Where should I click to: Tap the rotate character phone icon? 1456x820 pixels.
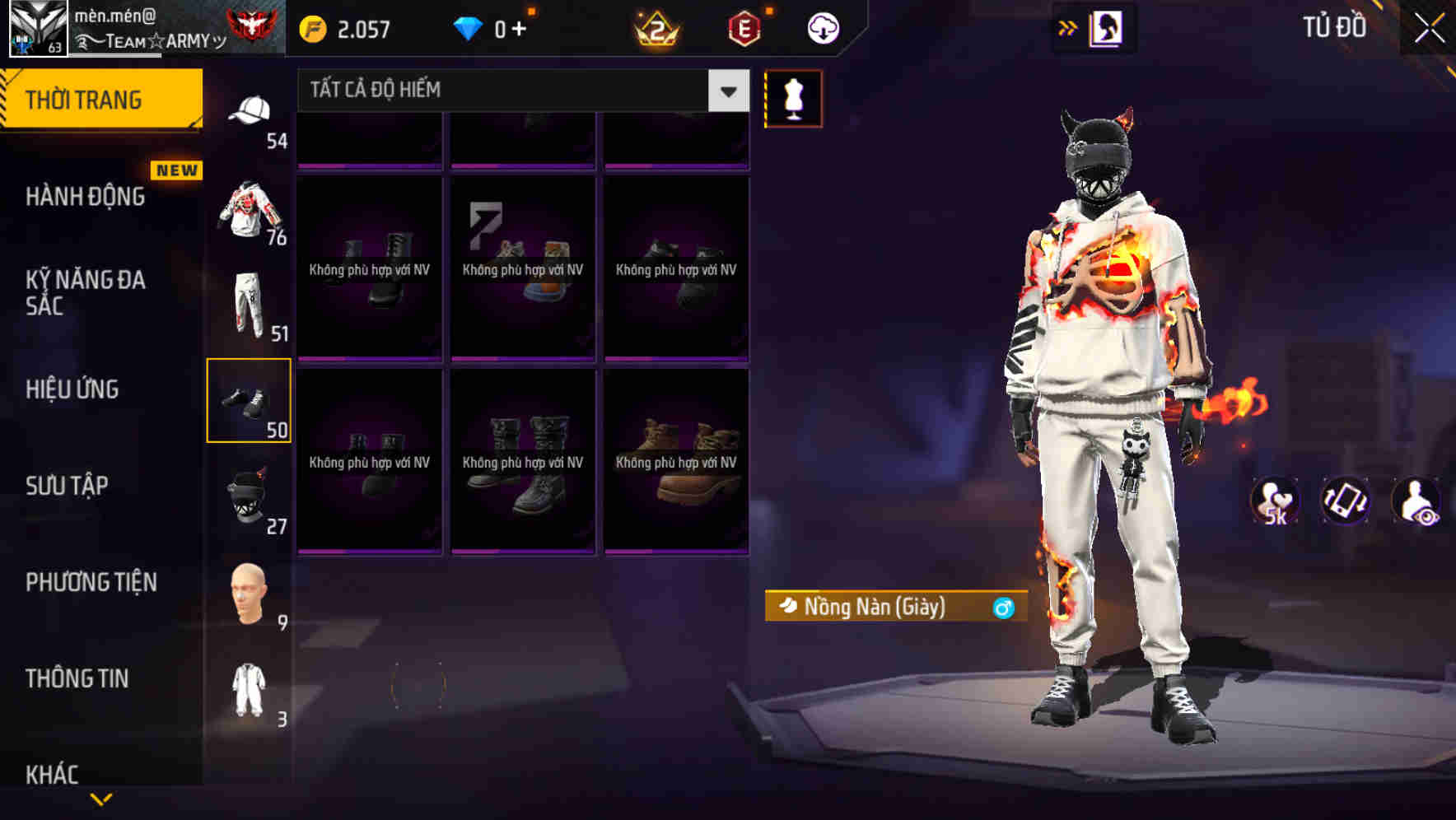click(1346, 500)
